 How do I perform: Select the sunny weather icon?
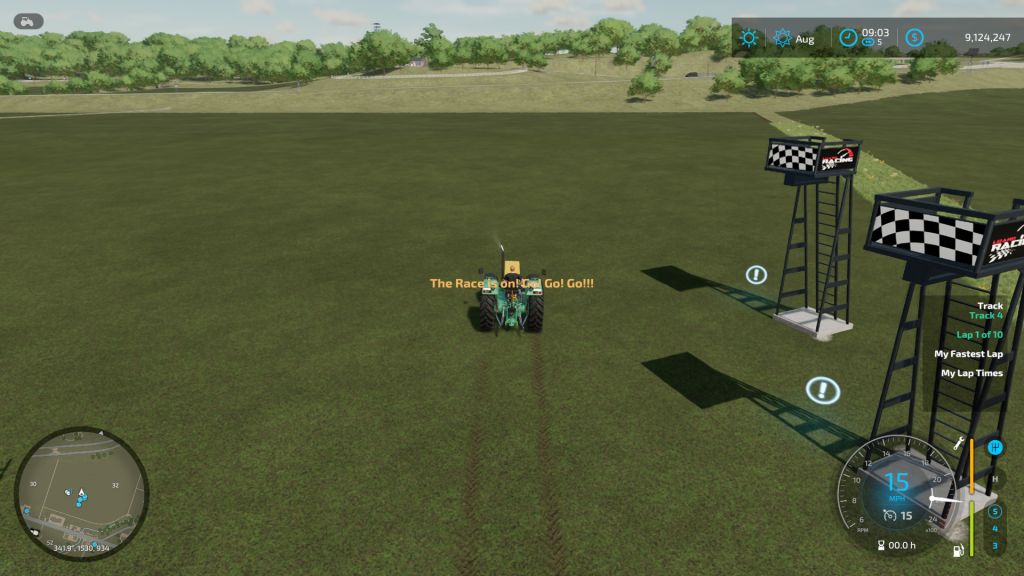coord(748,39)
